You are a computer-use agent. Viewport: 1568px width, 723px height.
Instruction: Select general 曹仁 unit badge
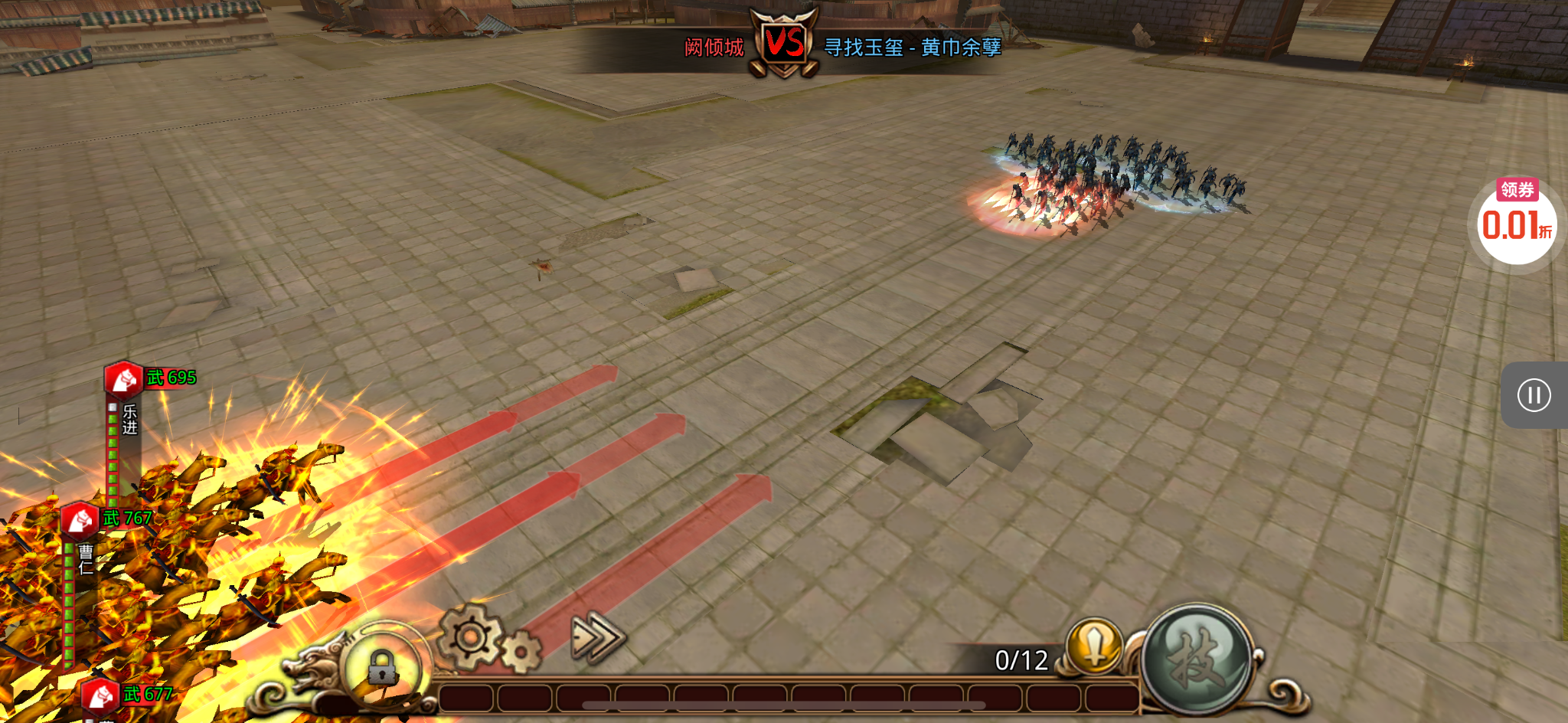coord(80,520)
